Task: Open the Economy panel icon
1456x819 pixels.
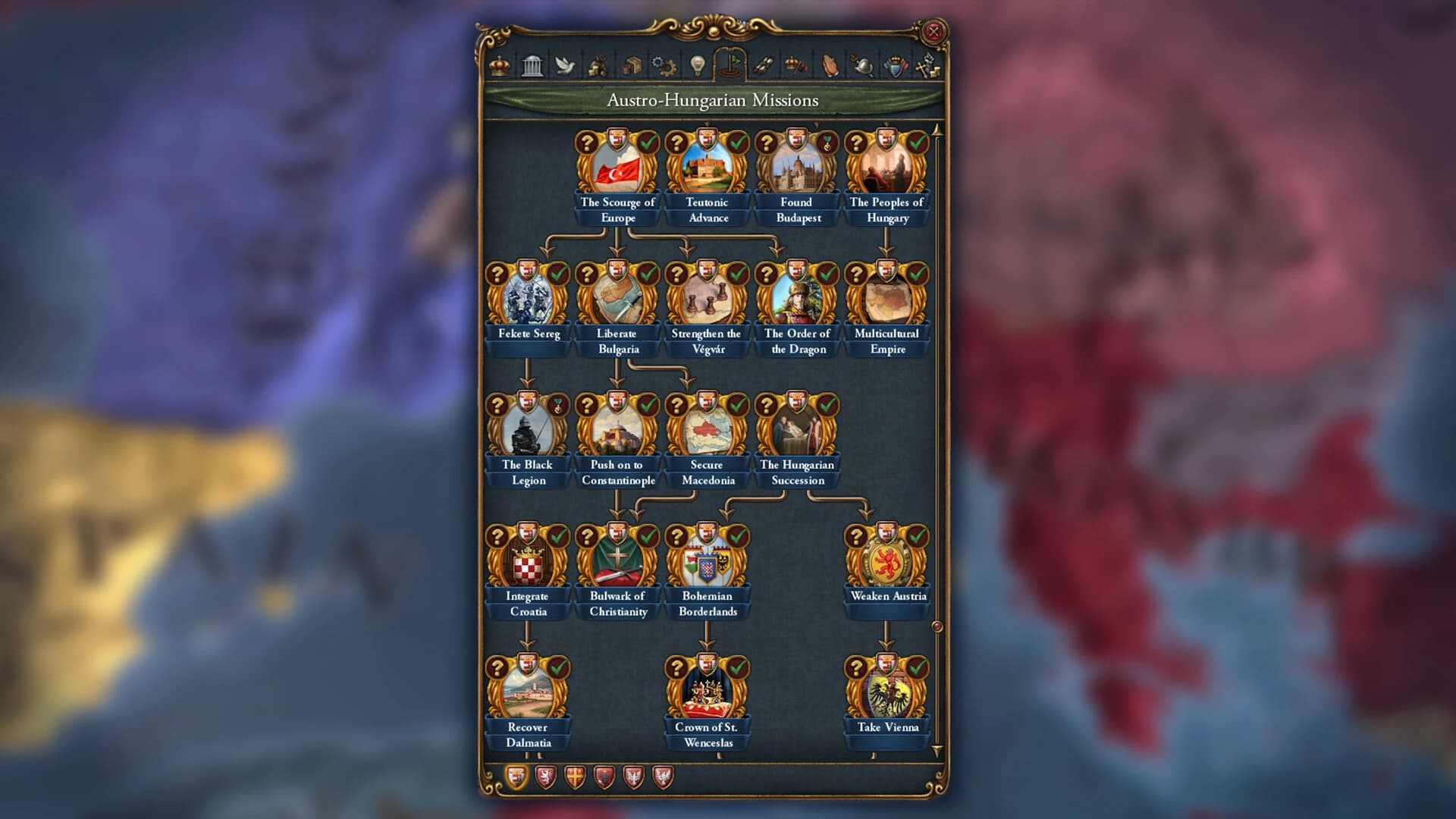Action: coord(600,68)
